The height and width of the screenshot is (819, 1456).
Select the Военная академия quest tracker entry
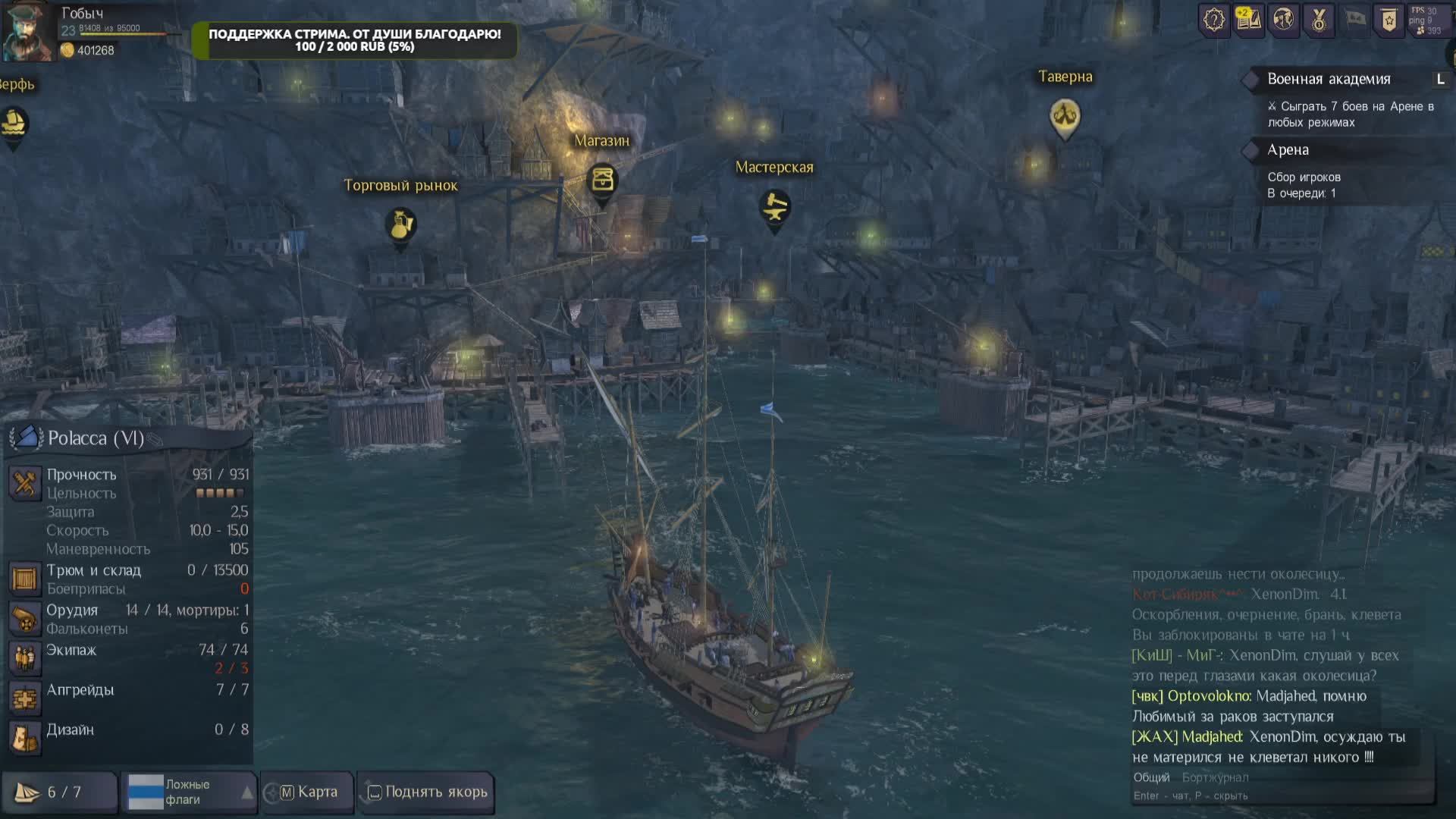tap(1329, 79)
